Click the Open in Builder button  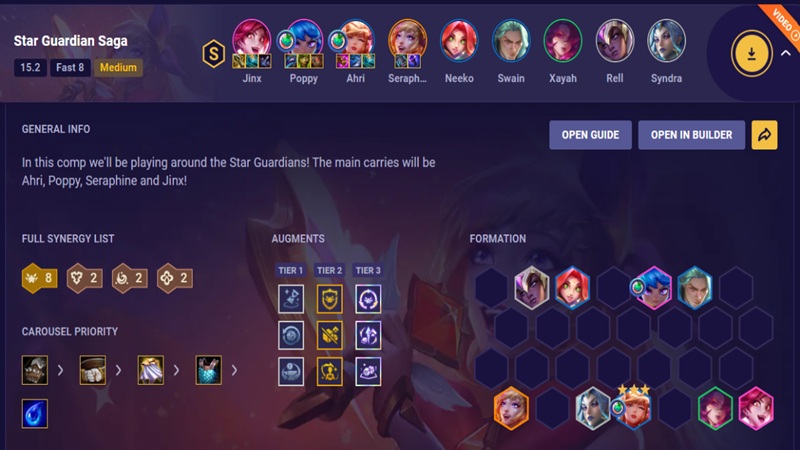coord(691,135)
